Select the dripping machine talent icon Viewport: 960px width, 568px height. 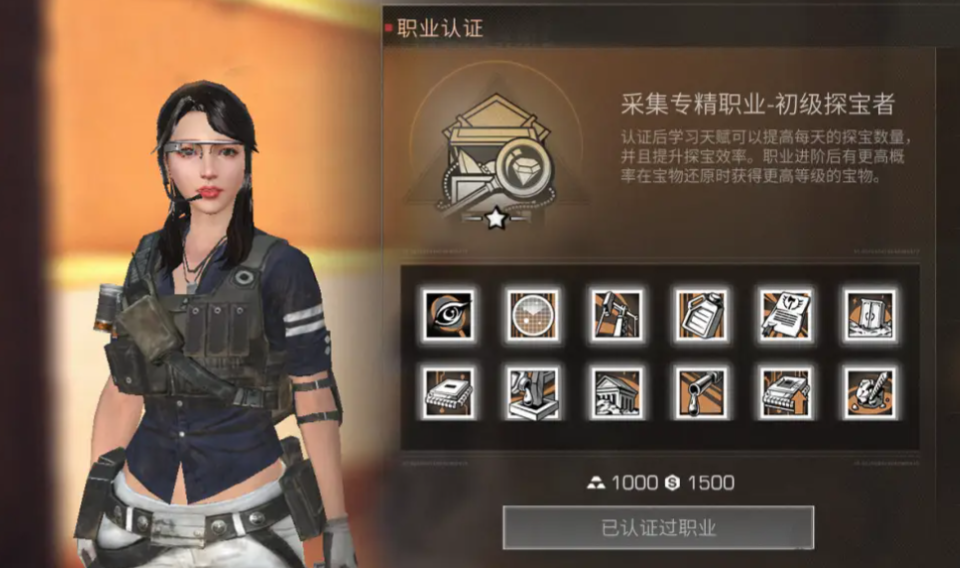pos(532,390)
